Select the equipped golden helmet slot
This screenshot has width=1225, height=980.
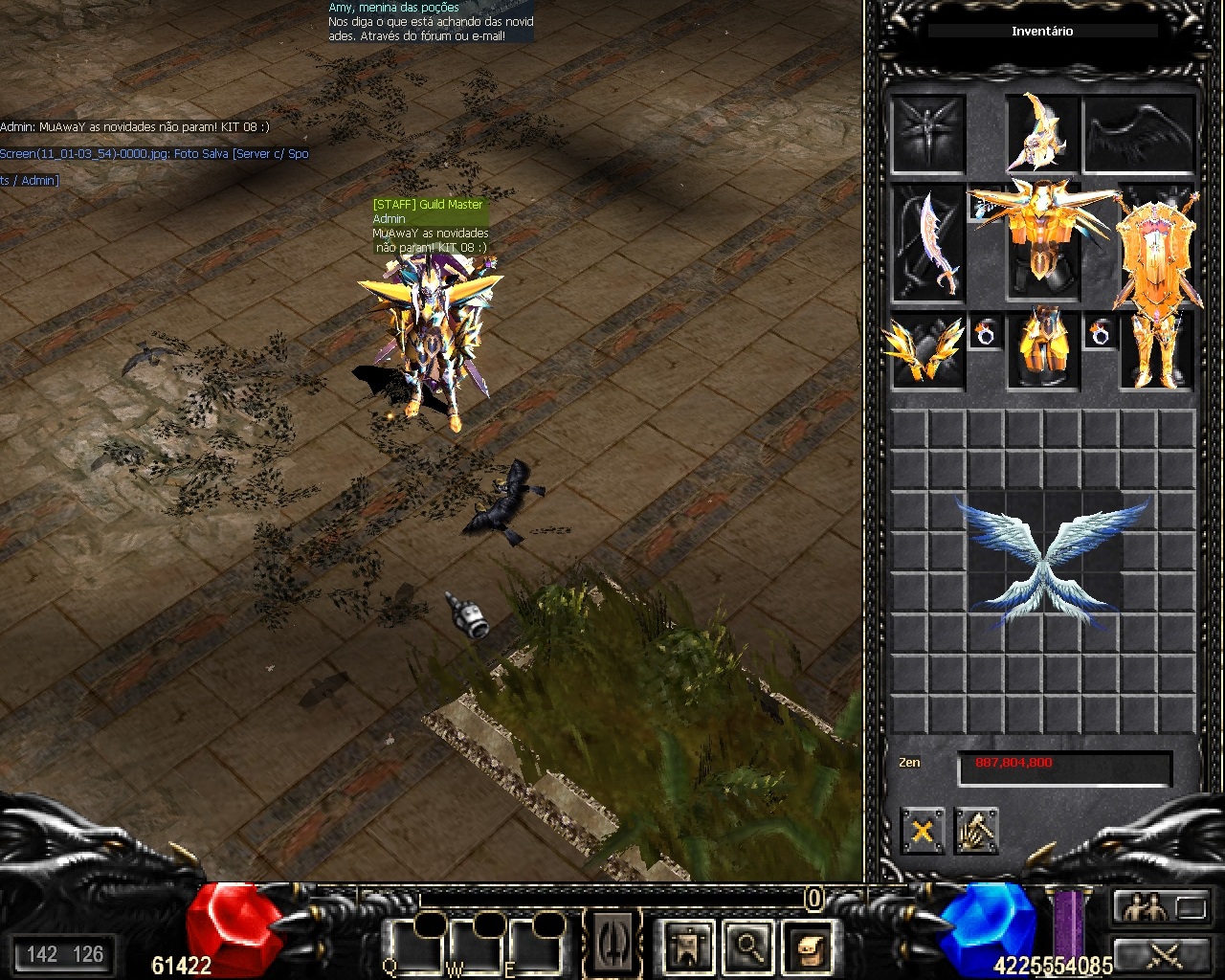pos(1042,132)
